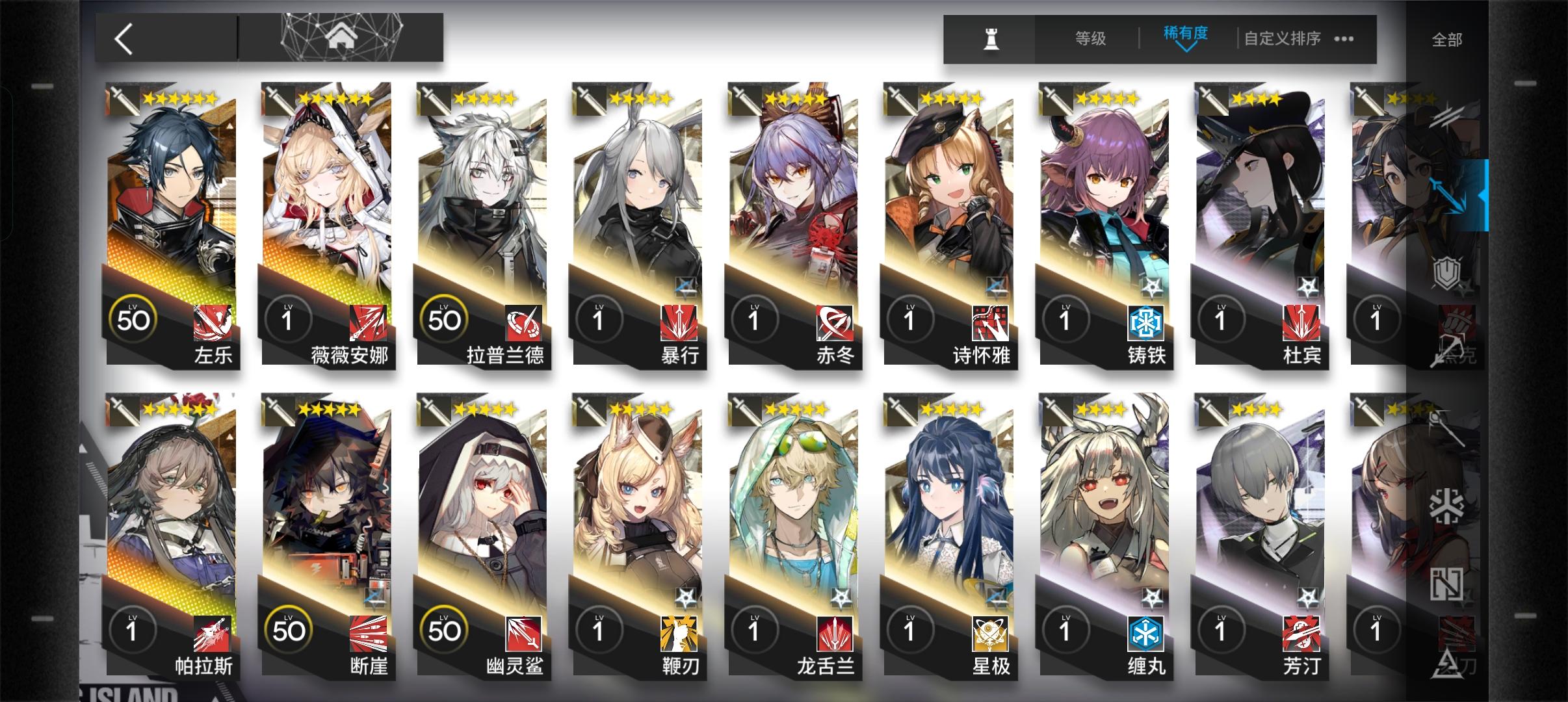Click 自定义排序 to customize sorting
Viewport: 1568px width, 702px height.
coord(1280,39)
